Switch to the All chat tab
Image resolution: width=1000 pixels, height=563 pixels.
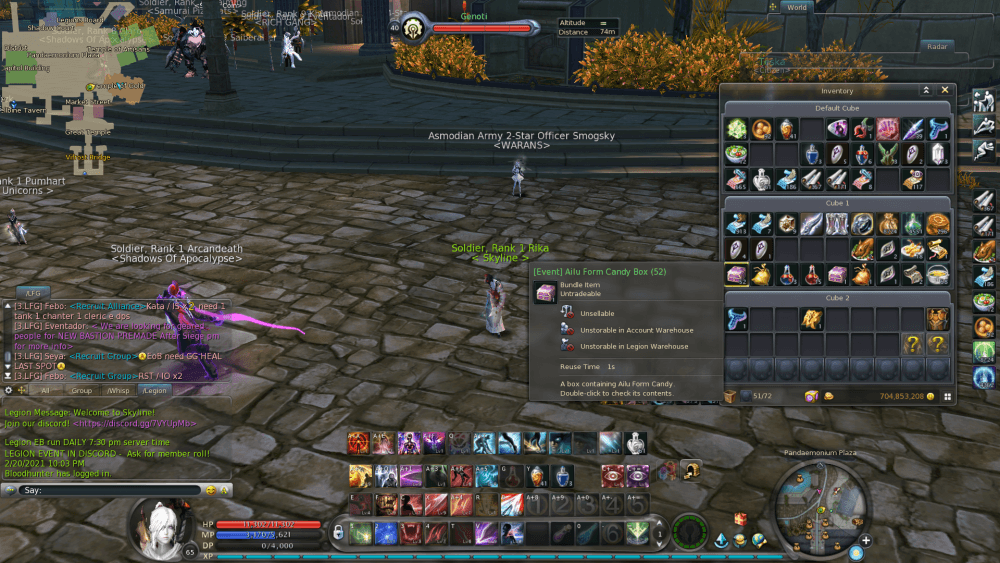click(45, 391)
